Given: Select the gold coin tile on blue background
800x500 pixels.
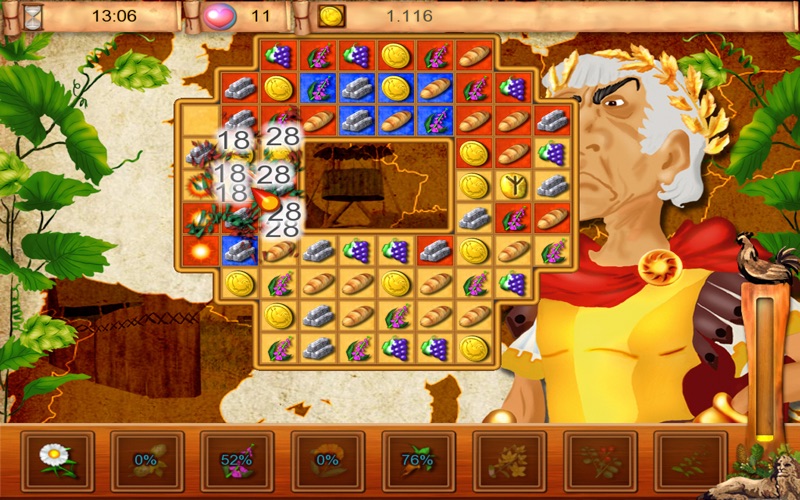Looking at the screenshot, I should (x=395, y=88).
